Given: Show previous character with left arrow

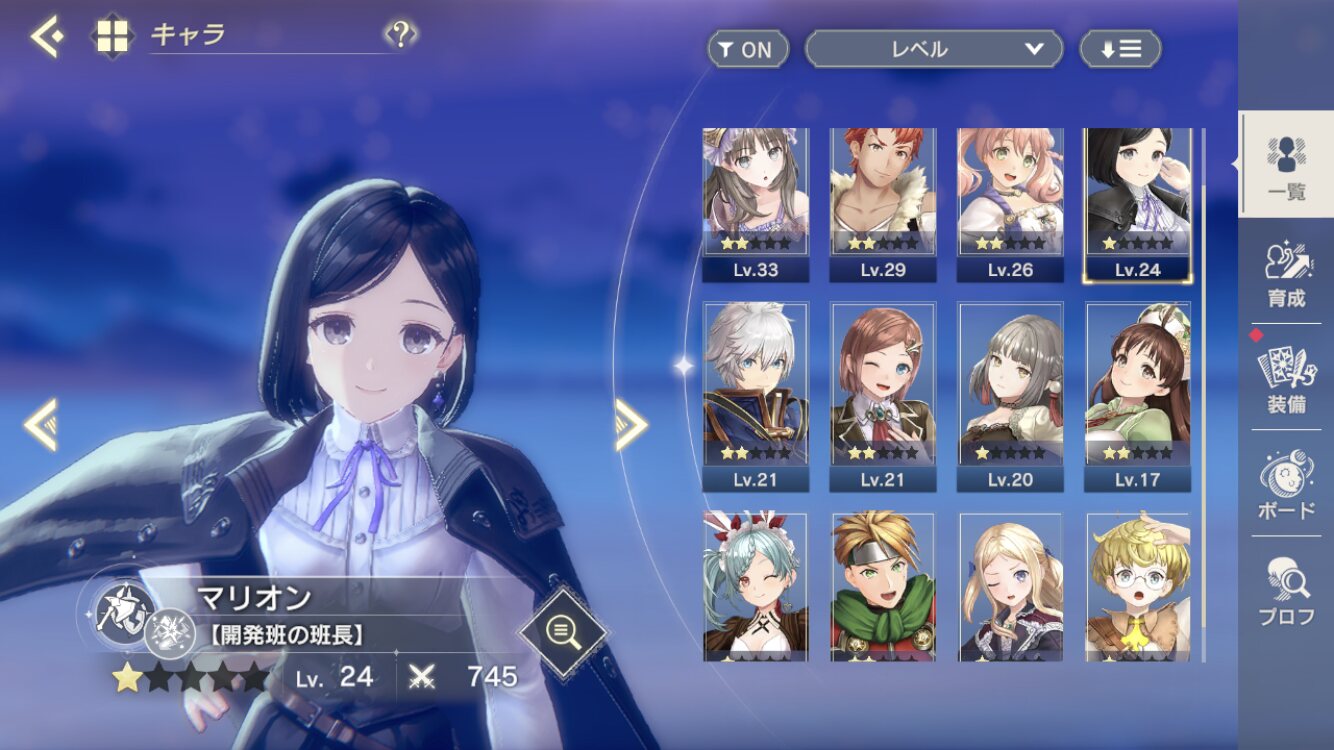Looking at the screenshot, I should pos(41,424).
